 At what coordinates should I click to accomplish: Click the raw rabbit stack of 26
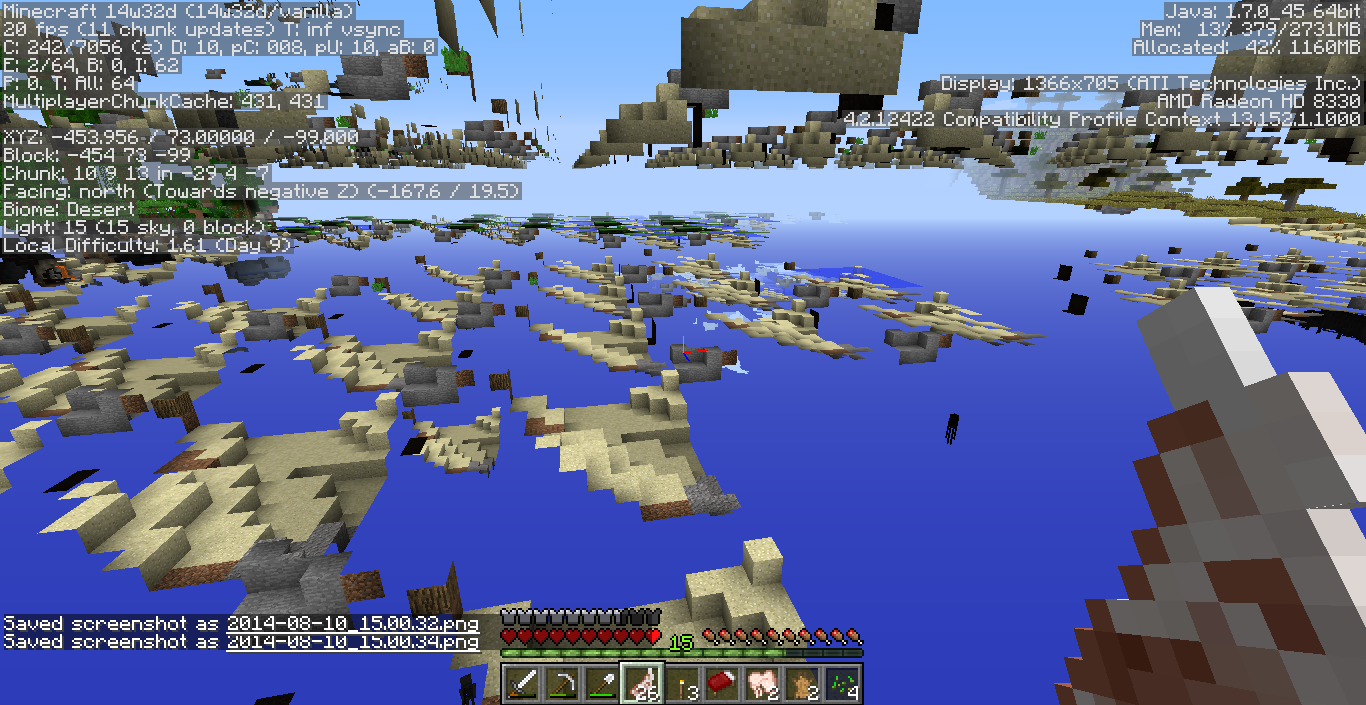pyautogui.click(x=642, y=684)
